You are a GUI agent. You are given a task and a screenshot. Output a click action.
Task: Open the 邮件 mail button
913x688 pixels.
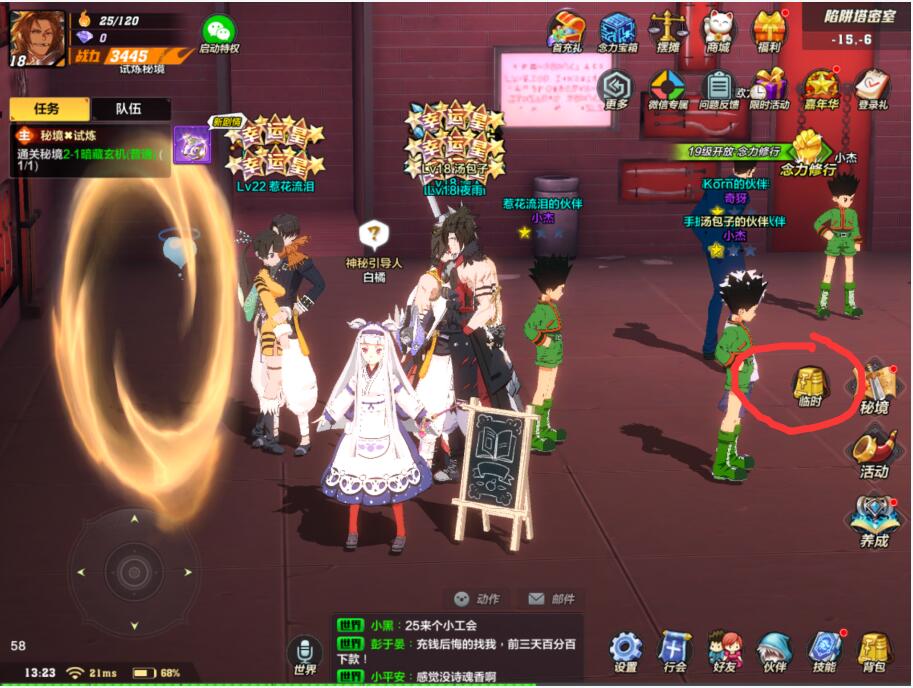click(x=551, y=599)
